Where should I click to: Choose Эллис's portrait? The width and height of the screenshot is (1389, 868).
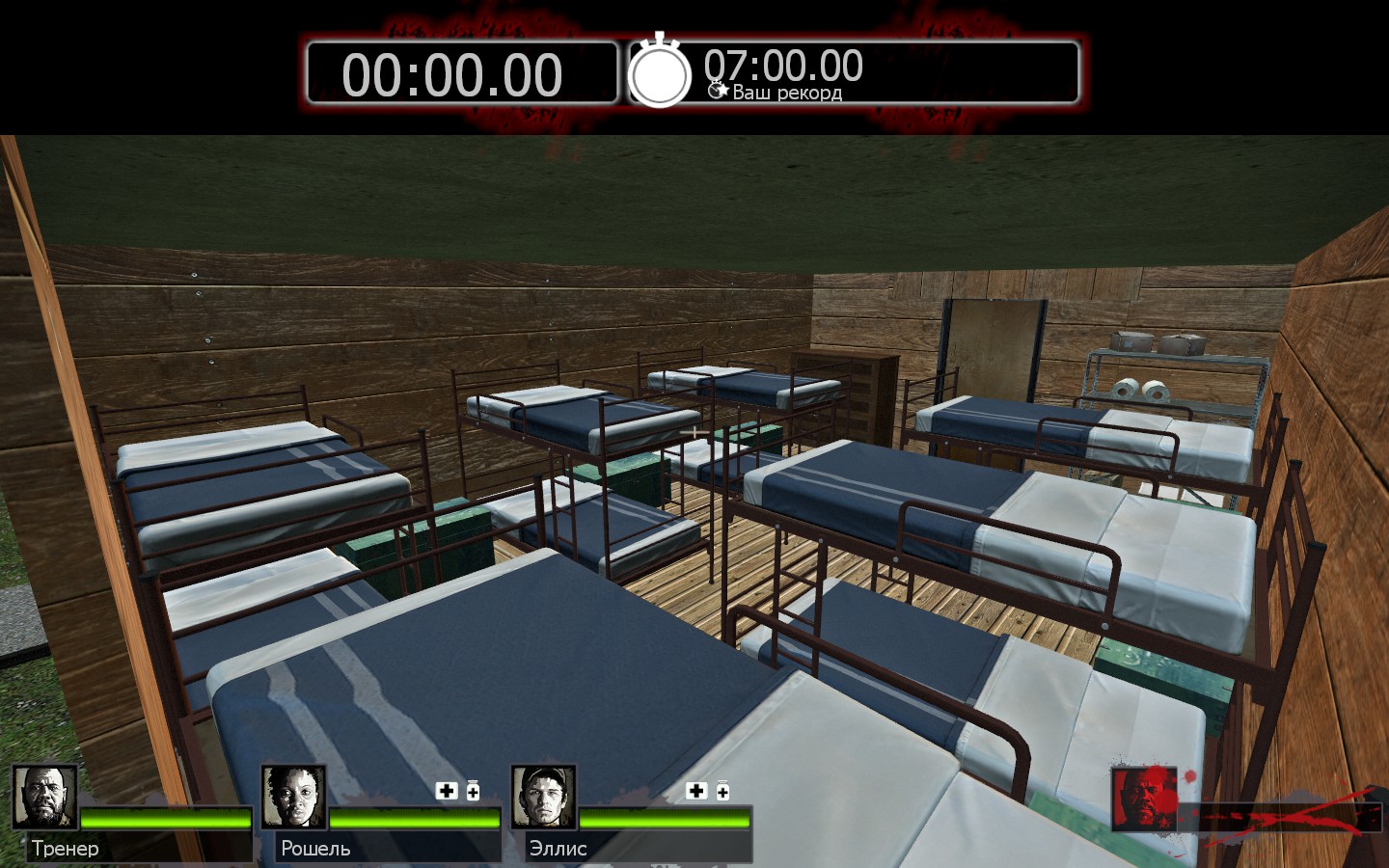(x=544, y=798)
